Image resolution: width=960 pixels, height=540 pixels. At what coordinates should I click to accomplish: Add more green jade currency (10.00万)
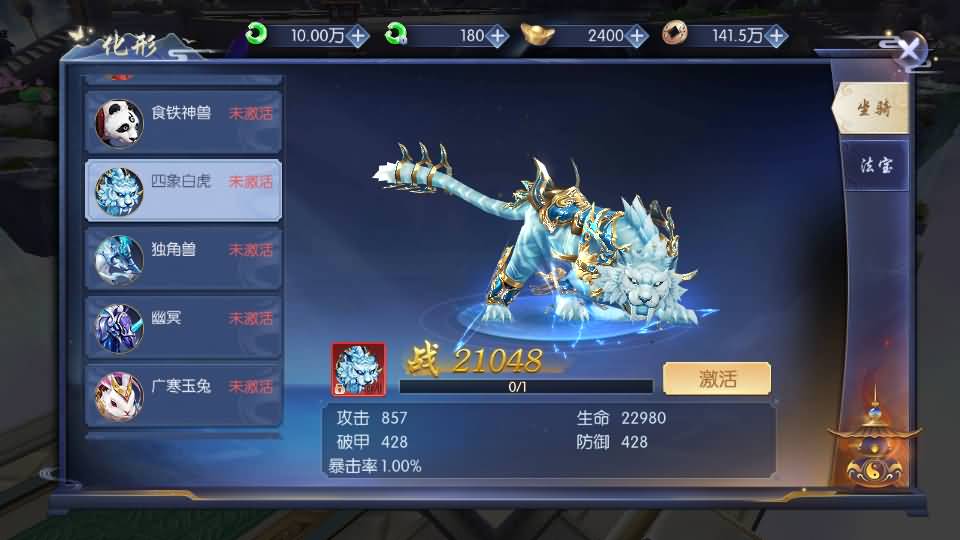(359, 36)
